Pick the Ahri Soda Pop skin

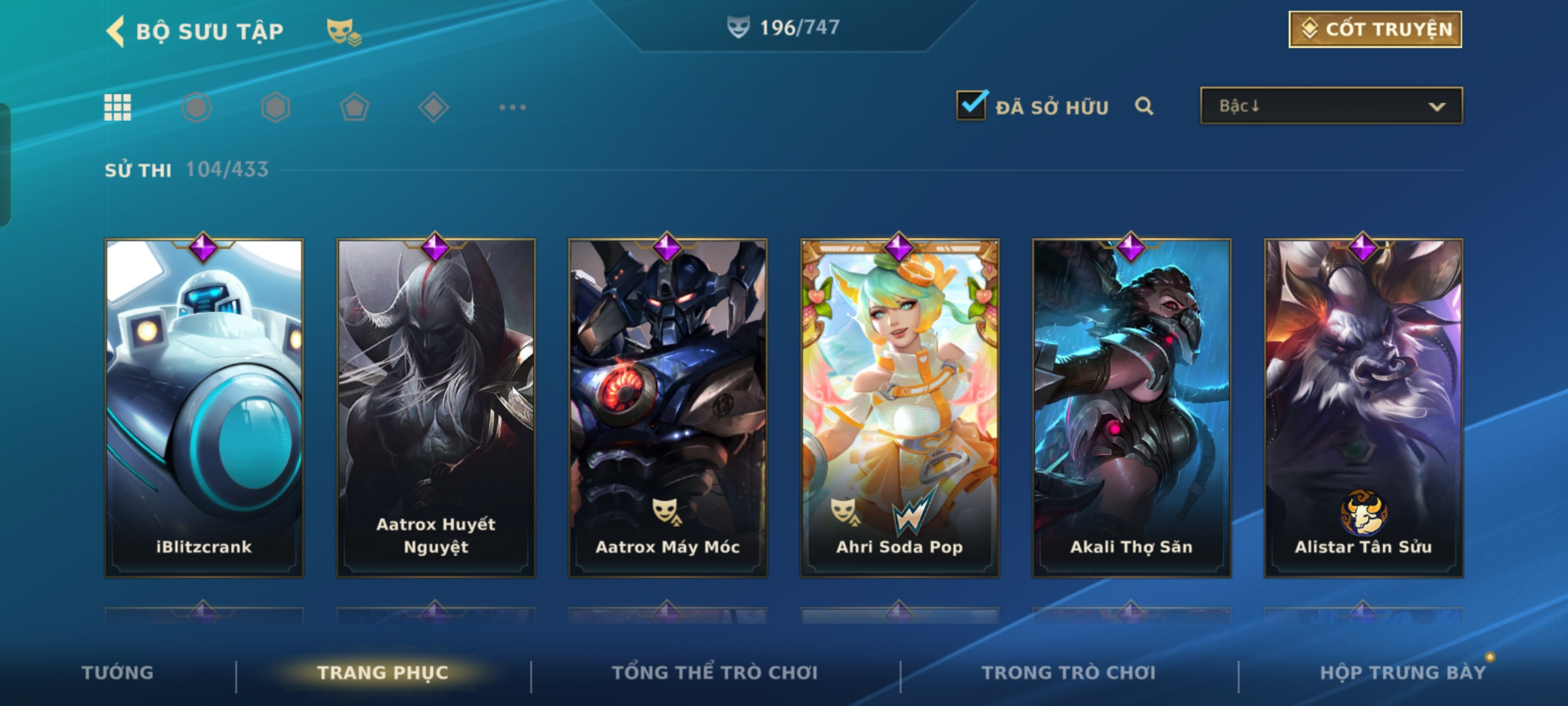pyautogui.click(x=900, y=408)
